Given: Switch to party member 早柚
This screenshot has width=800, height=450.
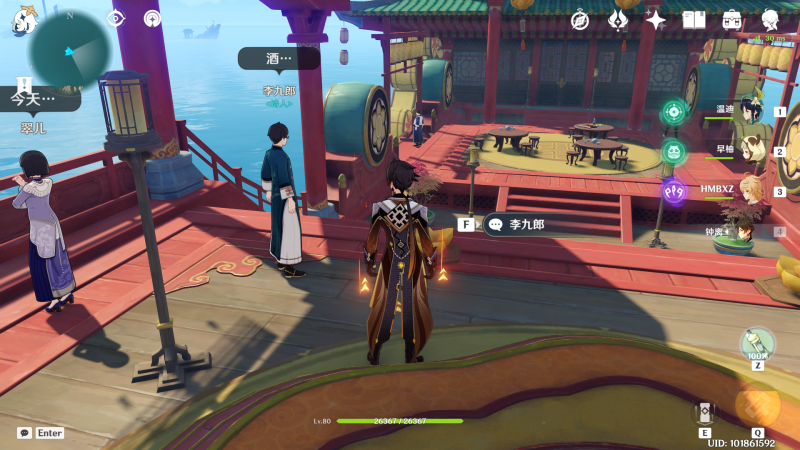Looking at the screenshot, I should 750,152.
